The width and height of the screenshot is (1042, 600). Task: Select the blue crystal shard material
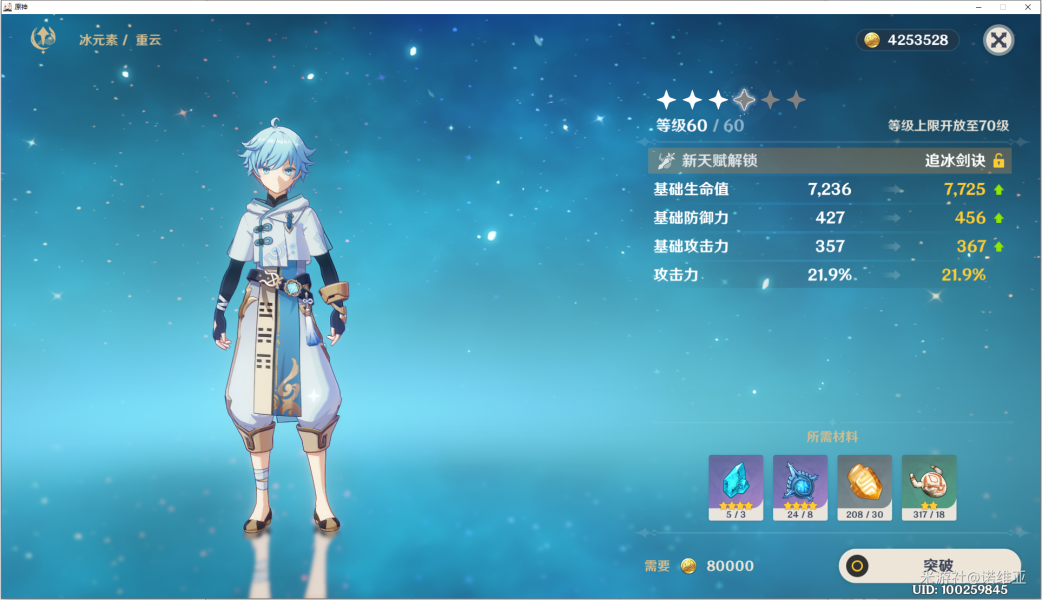point(736,487)
